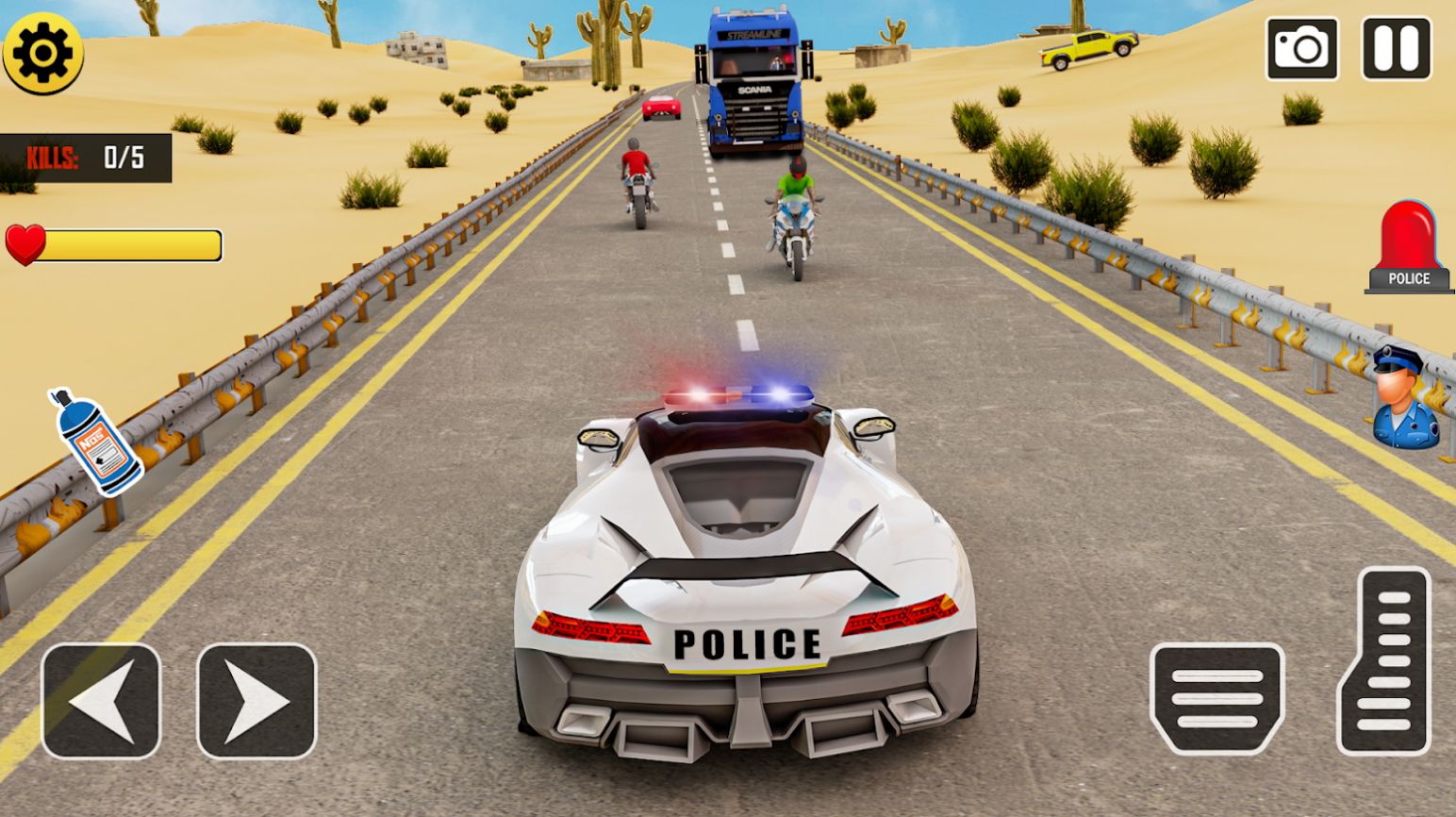Click the red heart on the health bar

click(26, 245)
